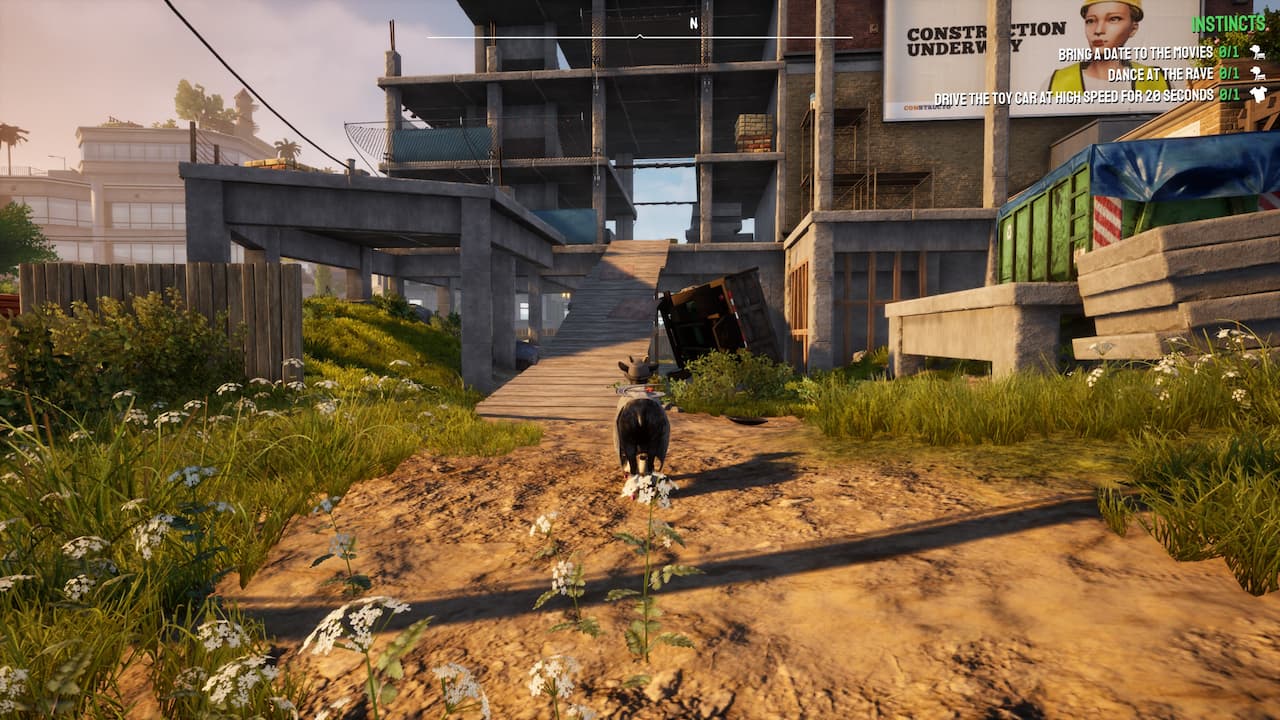This screenshot has width=1280, height=720.
Task: Toggle the 0/1 counter for 'Bring a date to the movies'
Action: tap(1228, 52)
